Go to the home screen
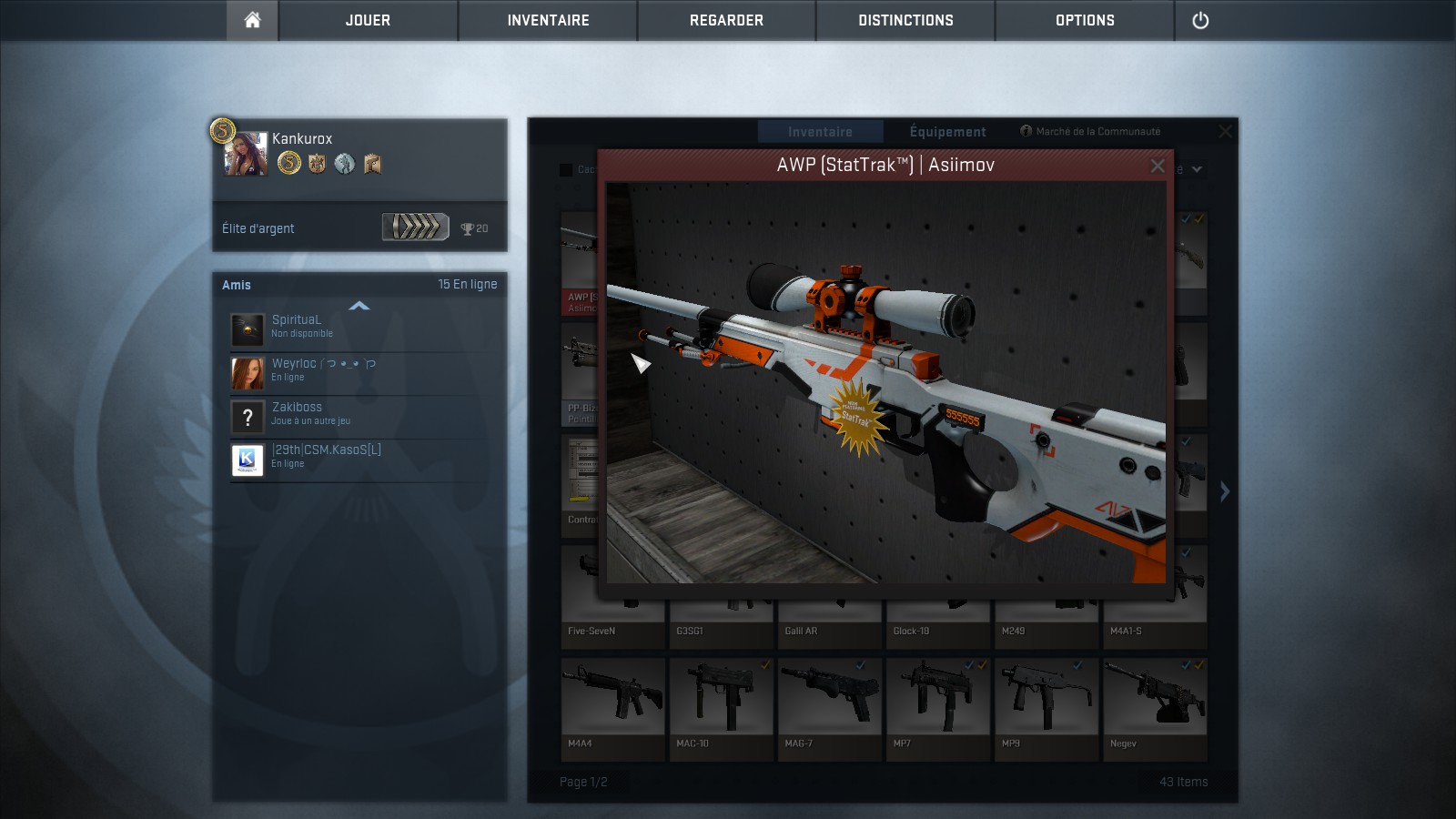1456x819 pixels. click(x=252, y=20)
